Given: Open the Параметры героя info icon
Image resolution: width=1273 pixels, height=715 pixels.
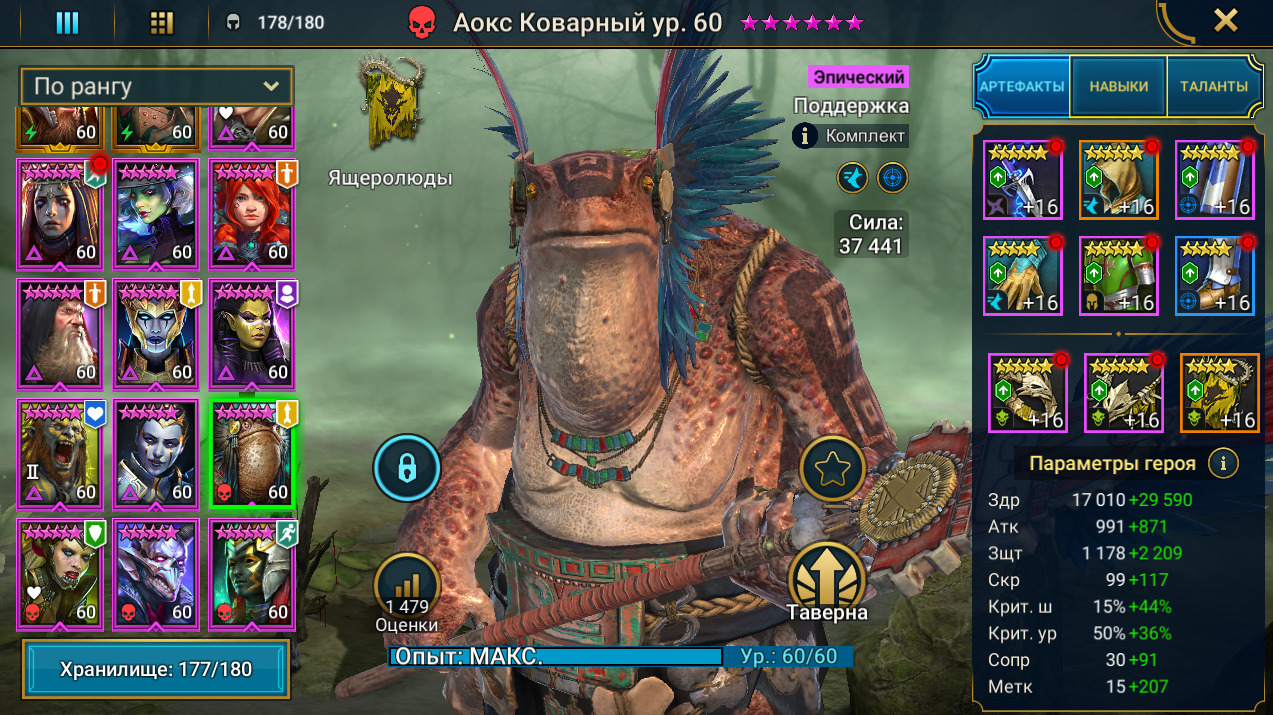Looking at the screenshot, I should 1222,463.
